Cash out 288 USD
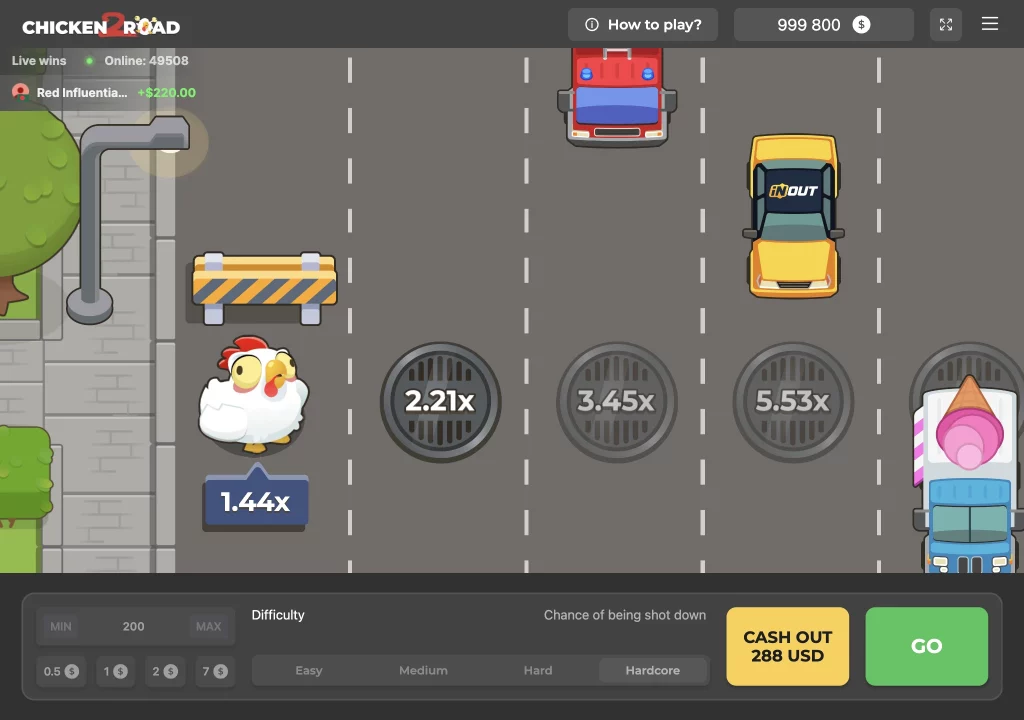1024x720 pixels. click(787, 646)
